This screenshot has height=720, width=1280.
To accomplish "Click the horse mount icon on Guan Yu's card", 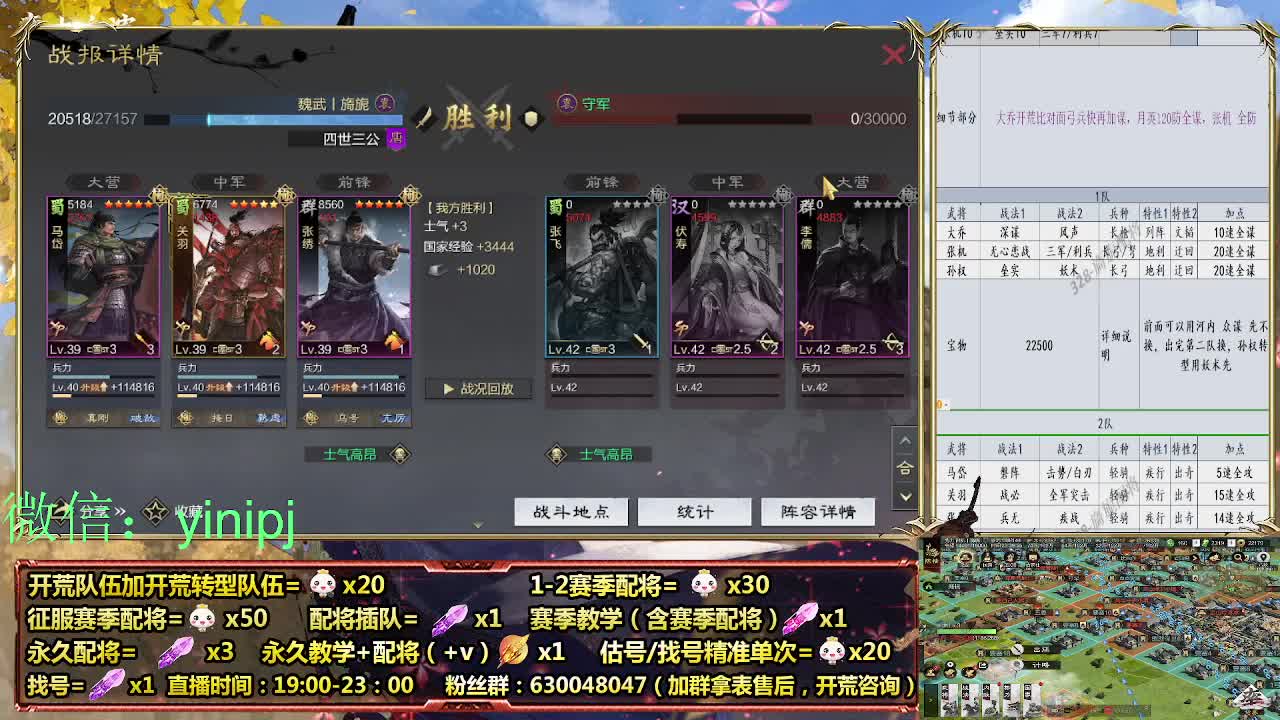I will [x=268, y=339].
